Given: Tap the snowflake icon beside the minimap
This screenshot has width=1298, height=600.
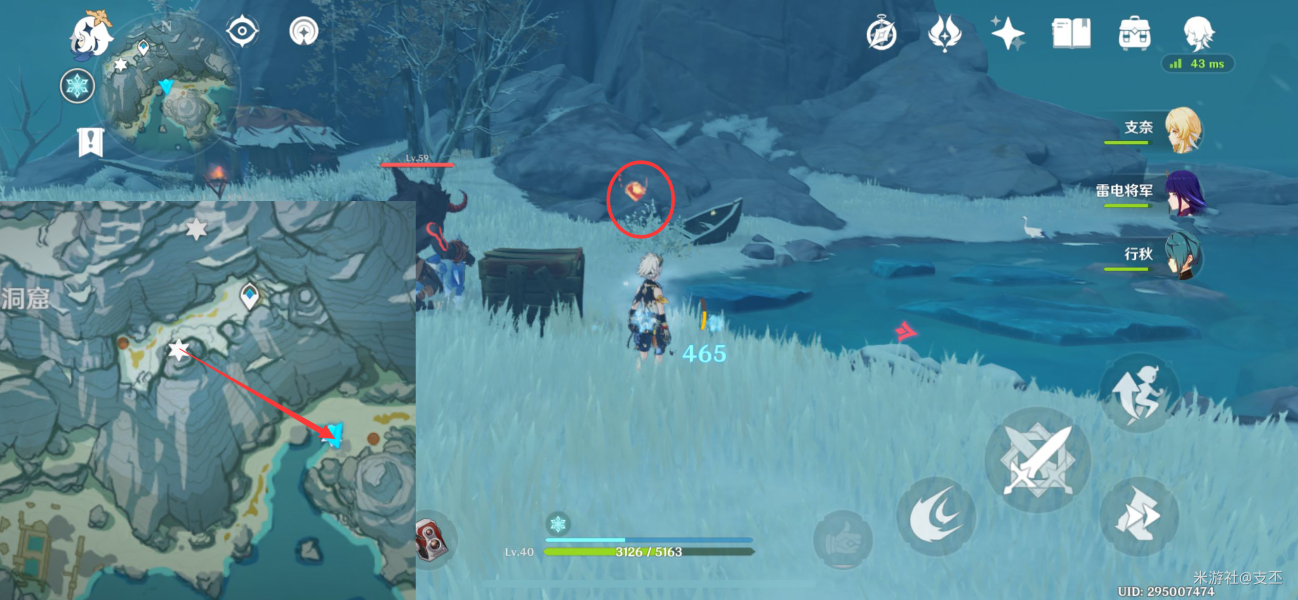Looking at the screenshot, I should [77, 86].
